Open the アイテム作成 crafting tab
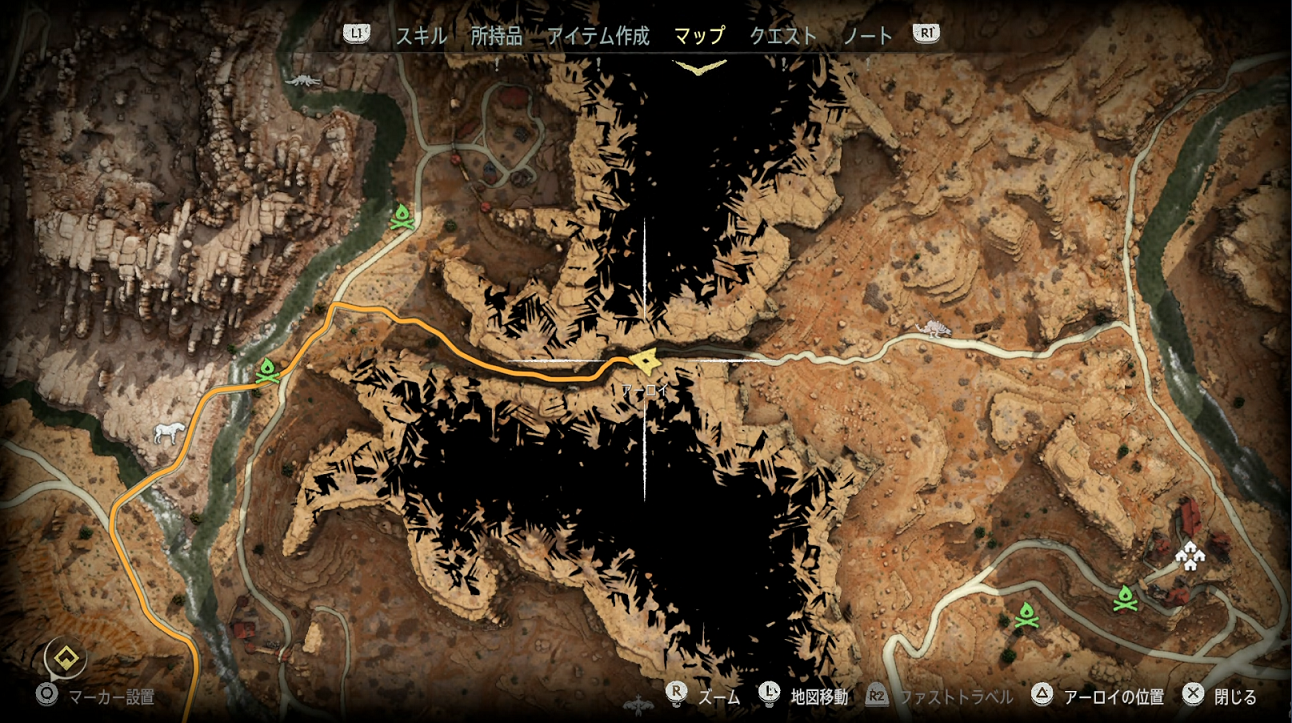 click(598, 36)
